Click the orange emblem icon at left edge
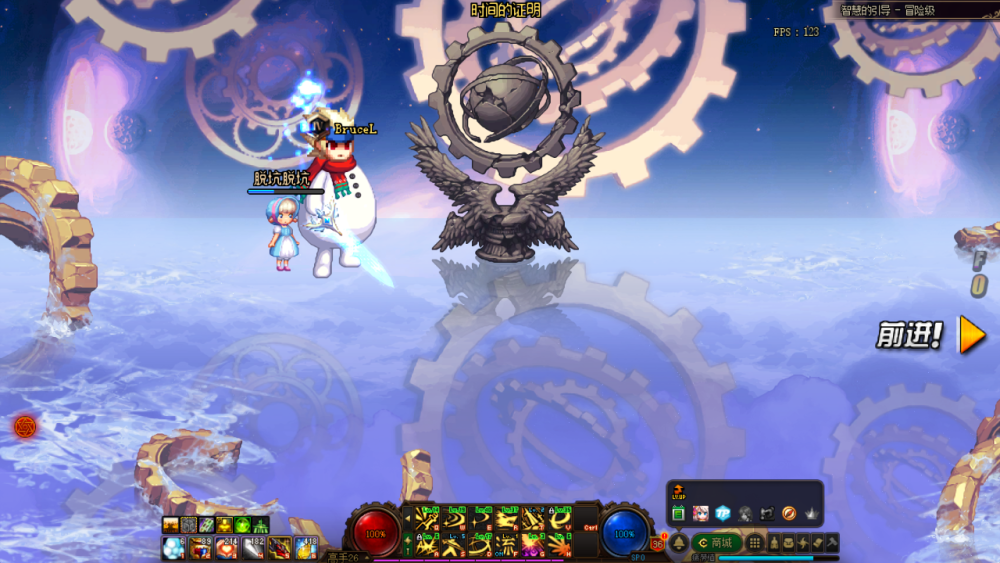Viewport: 1000px width, 563px height. coord(25,427)
